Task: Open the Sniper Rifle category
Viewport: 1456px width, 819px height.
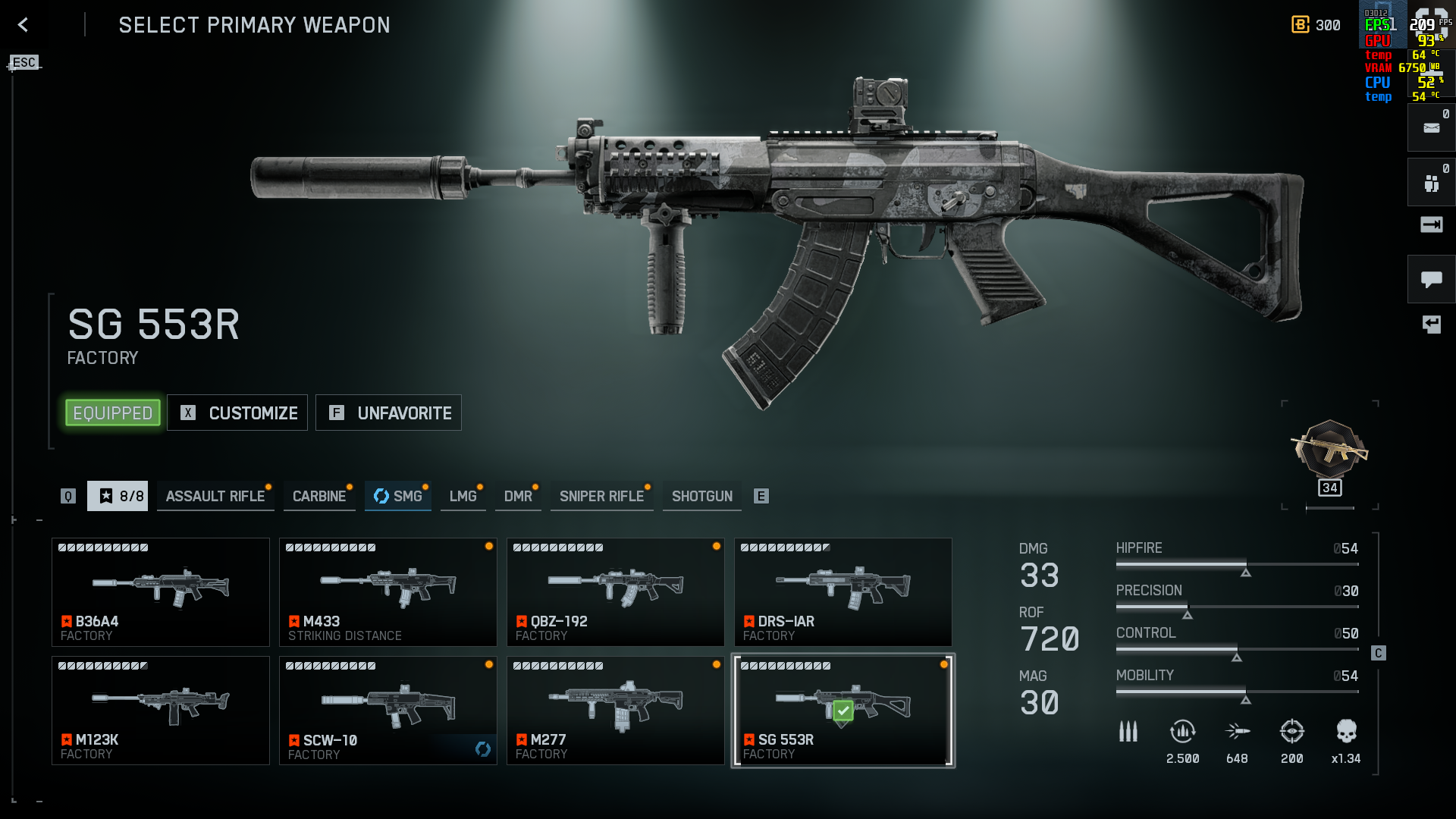Action: point(601,497)
